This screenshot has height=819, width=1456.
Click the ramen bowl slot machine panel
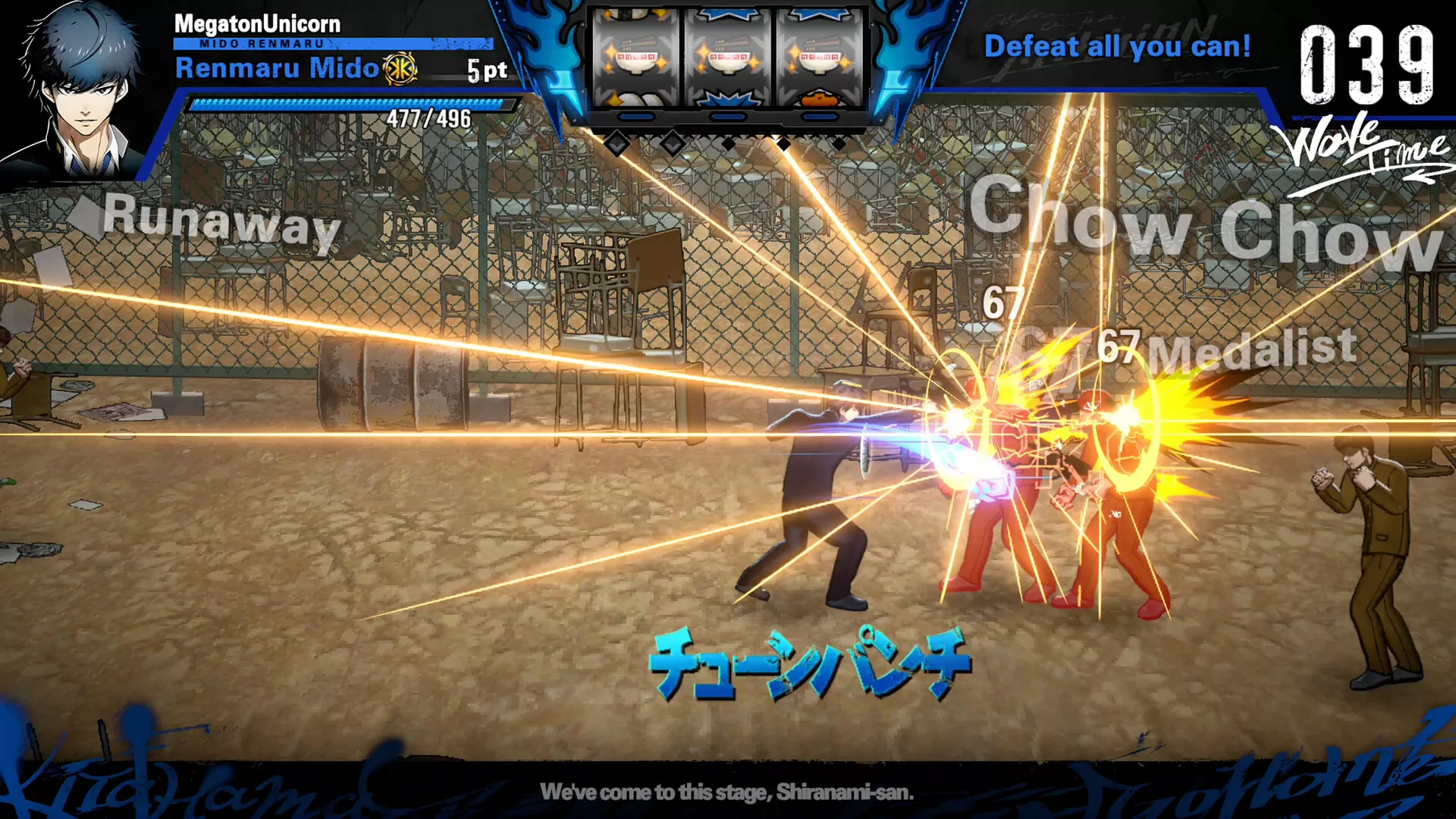pos(727,59)
